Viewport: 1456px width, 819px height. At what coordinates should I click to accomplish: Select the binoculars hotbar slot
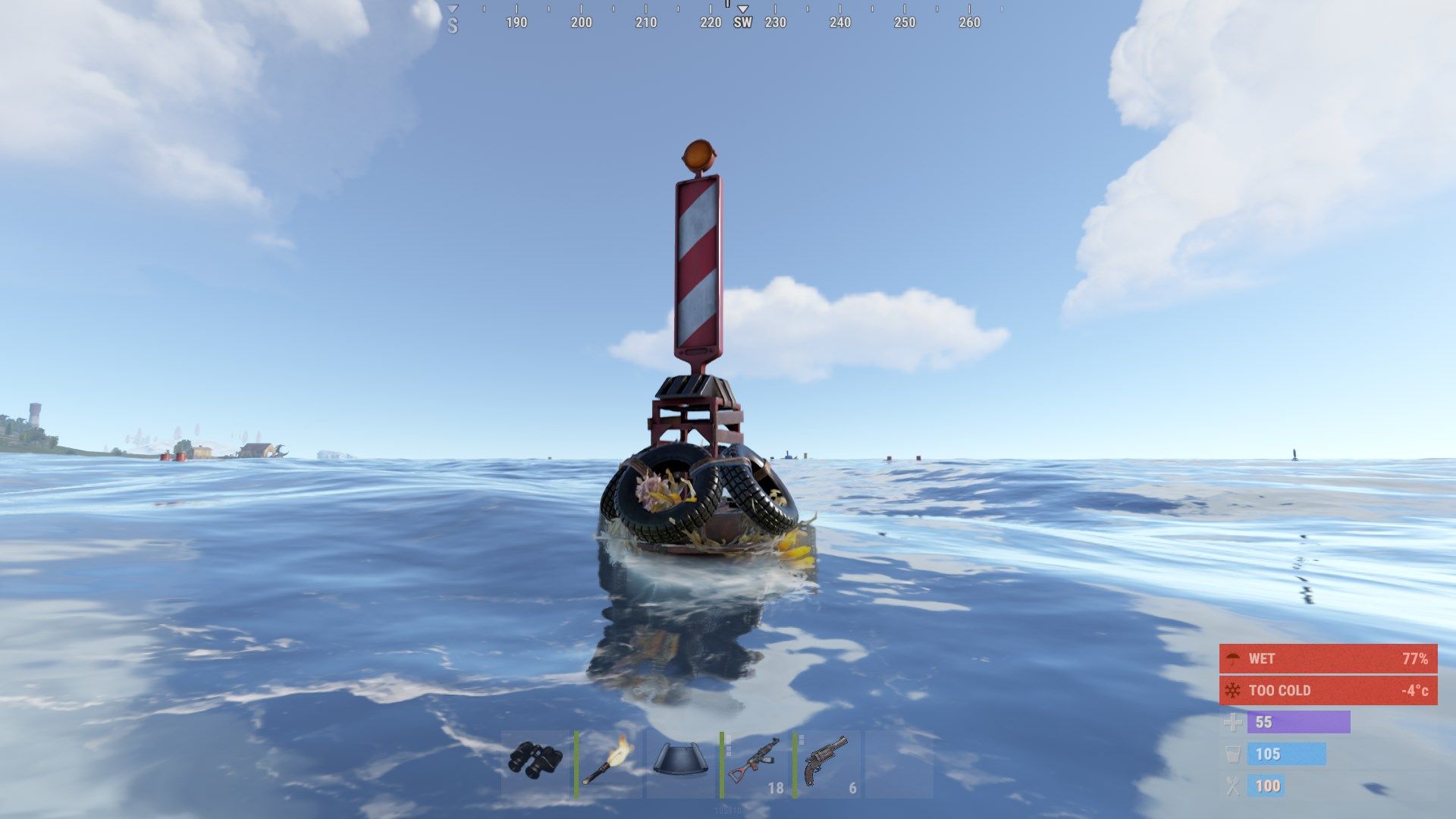coord(535,763)
